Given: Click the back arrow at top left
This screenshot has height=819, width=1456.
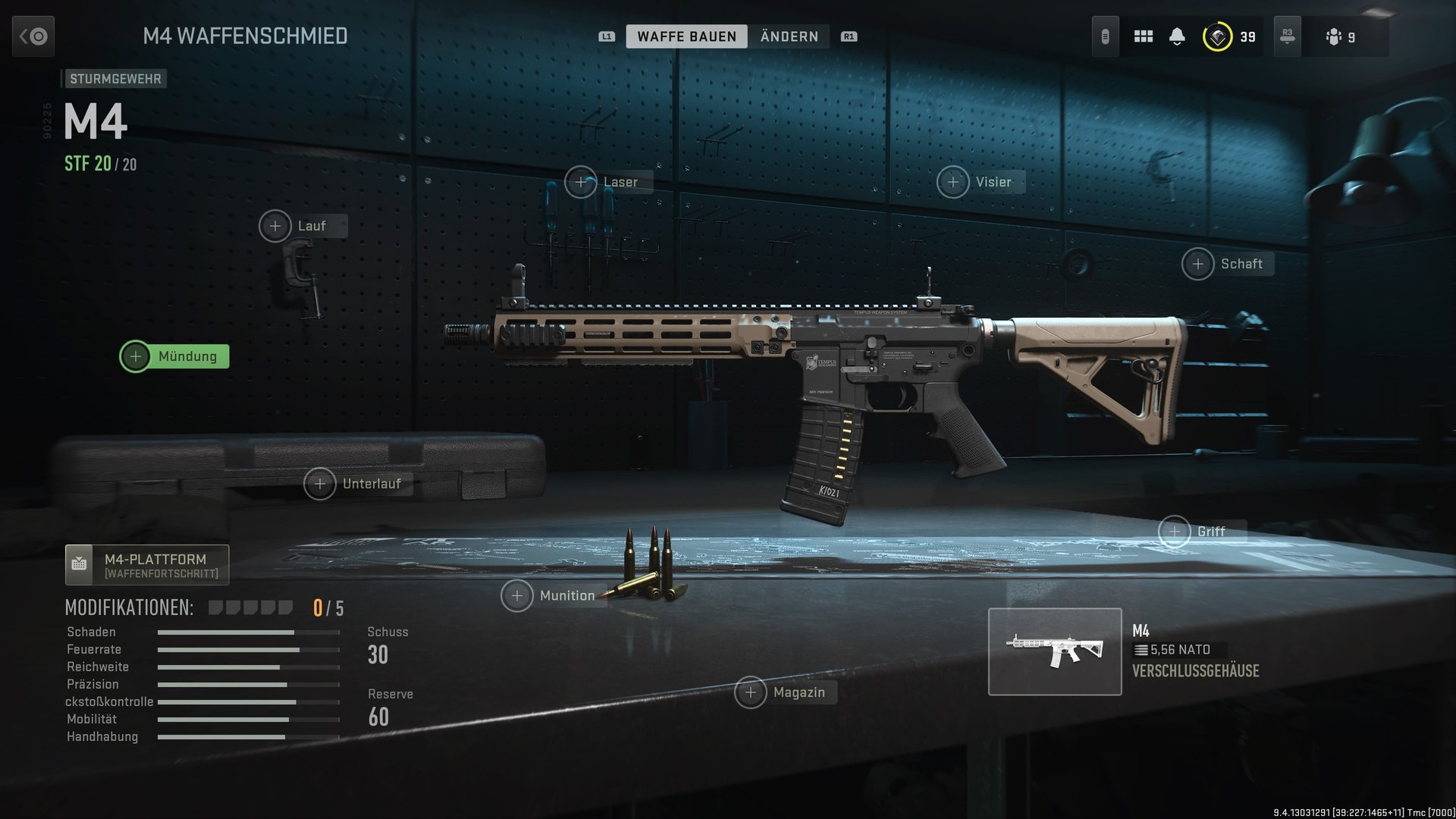Looking at the screenshot, I should (x=33, y=36).
